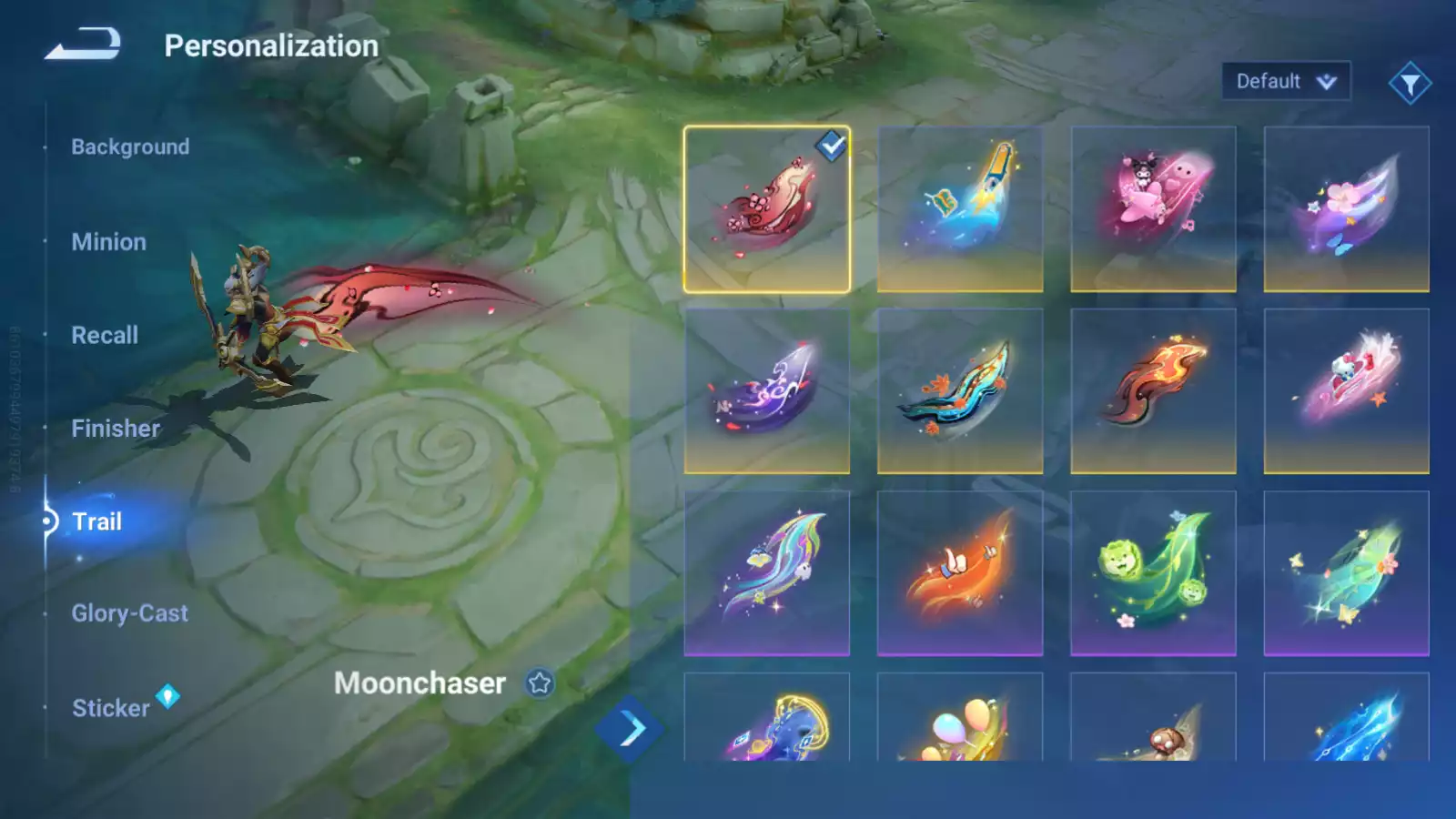Pick the teal and orange autumn leaf trail
The width and height of the screenshot is (1456, 819).
coord(960,391)
